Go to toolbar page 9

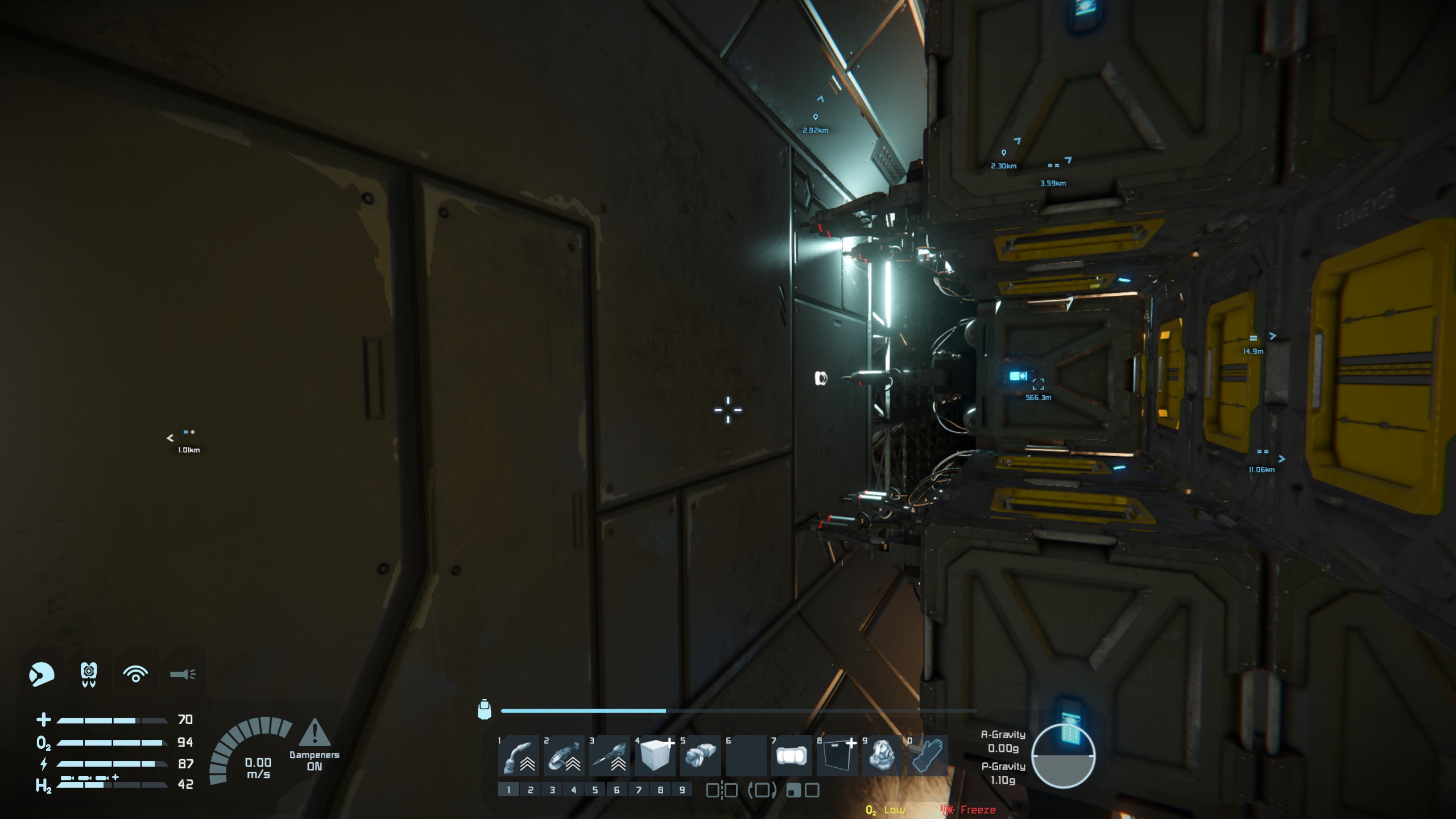[x=682, y=790]
